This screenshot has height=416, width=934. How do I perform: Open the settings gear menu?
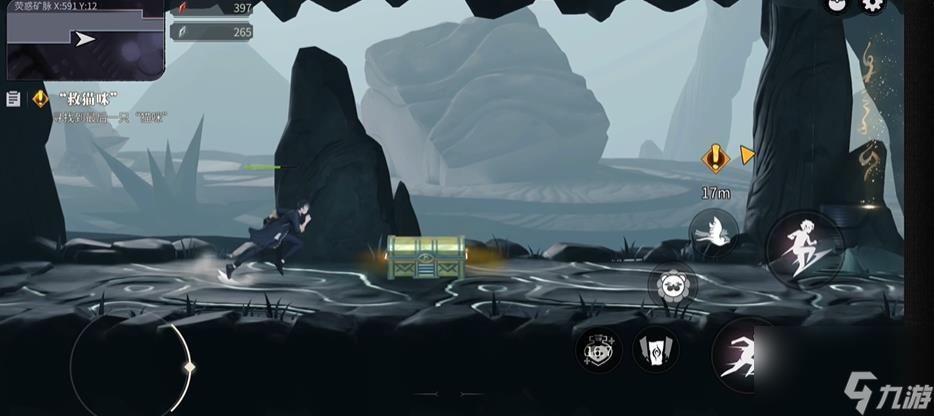(873, 5)
